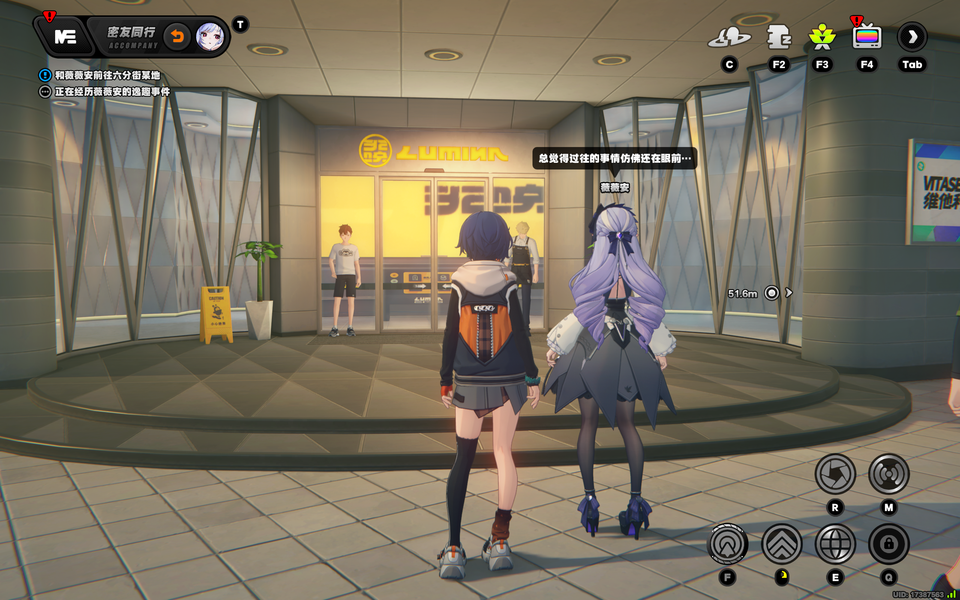
Task: Expand the top-right arrow menu
Action: click(x=912, y=38)
